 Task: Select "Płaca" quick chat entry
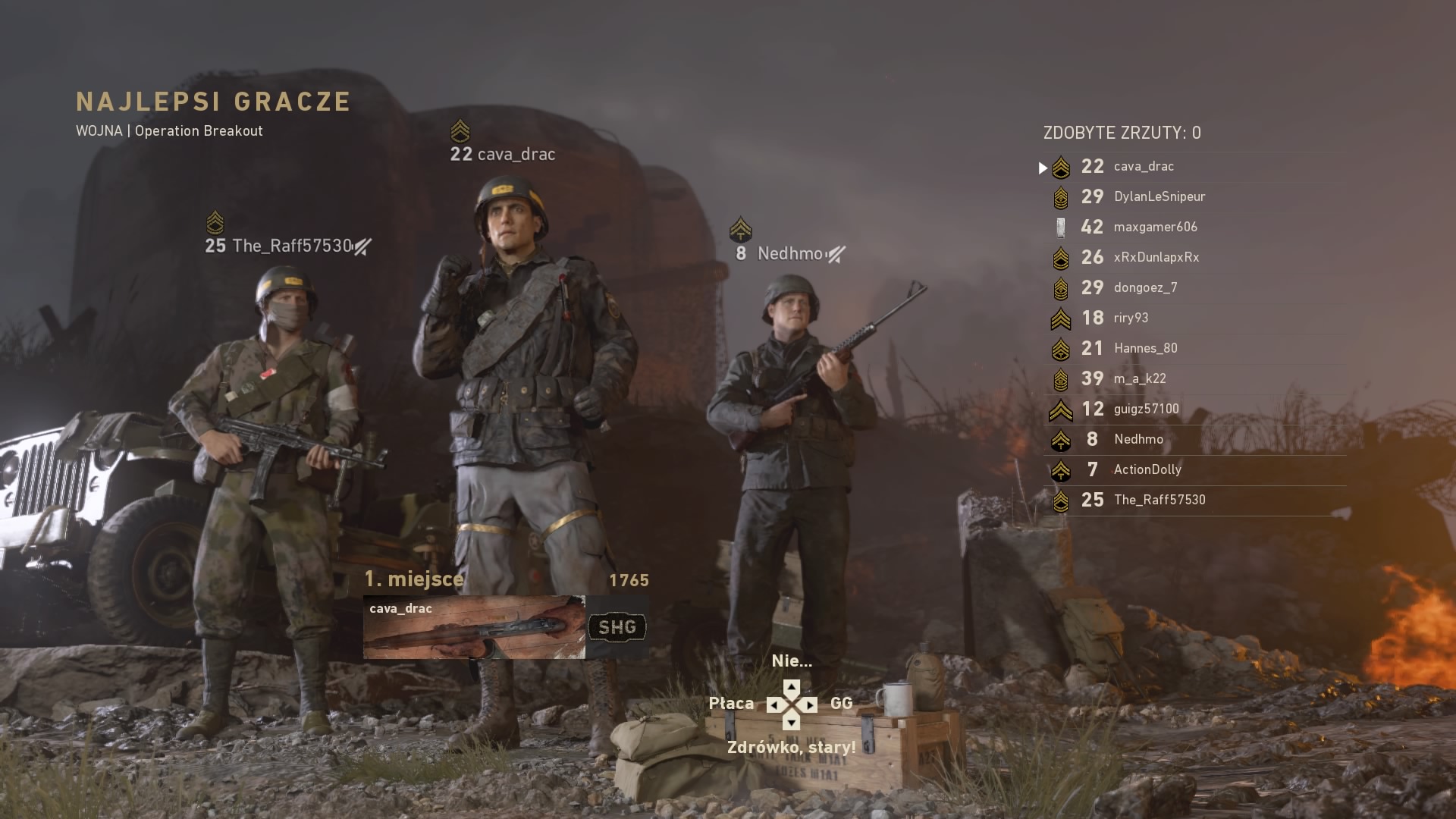(x=730, y=704)
